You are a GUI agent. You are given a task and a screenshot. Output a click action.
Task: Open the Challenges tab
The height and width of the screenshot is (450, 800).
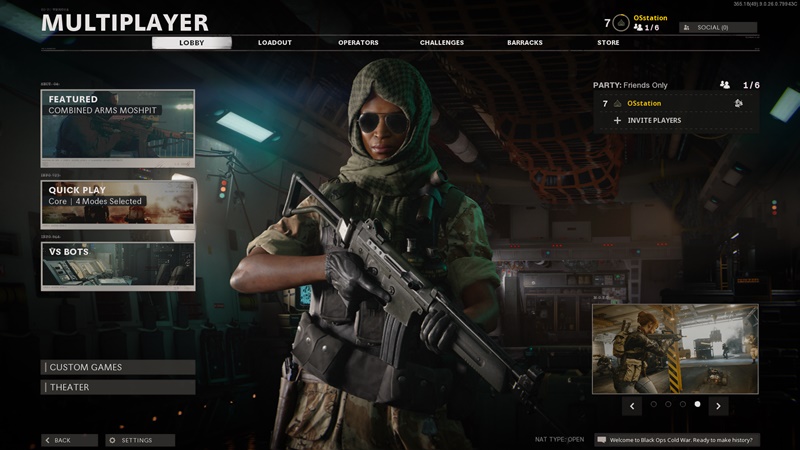441,43
